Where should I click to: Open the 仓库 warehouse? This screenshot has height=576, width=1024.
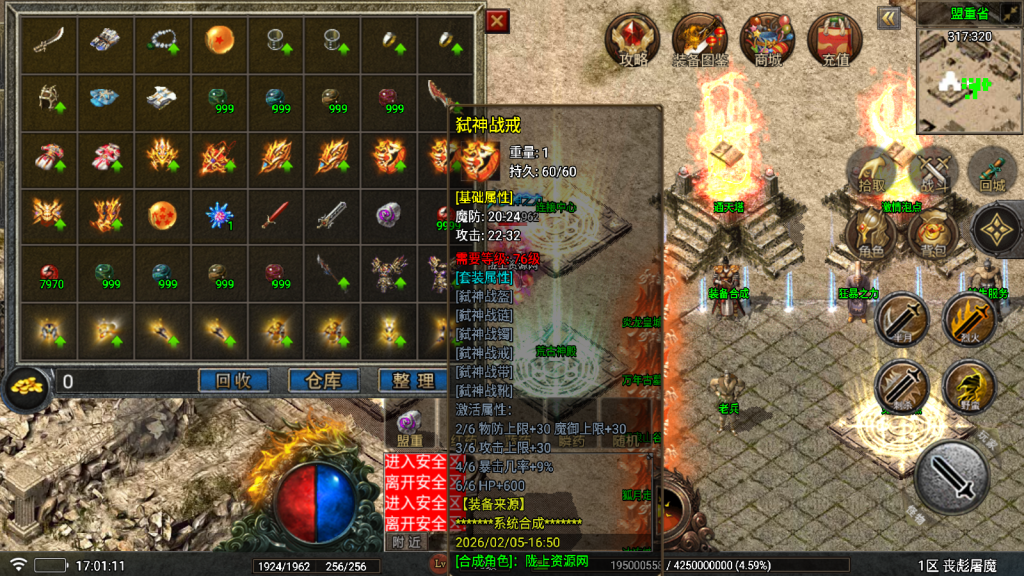(324, 380)
